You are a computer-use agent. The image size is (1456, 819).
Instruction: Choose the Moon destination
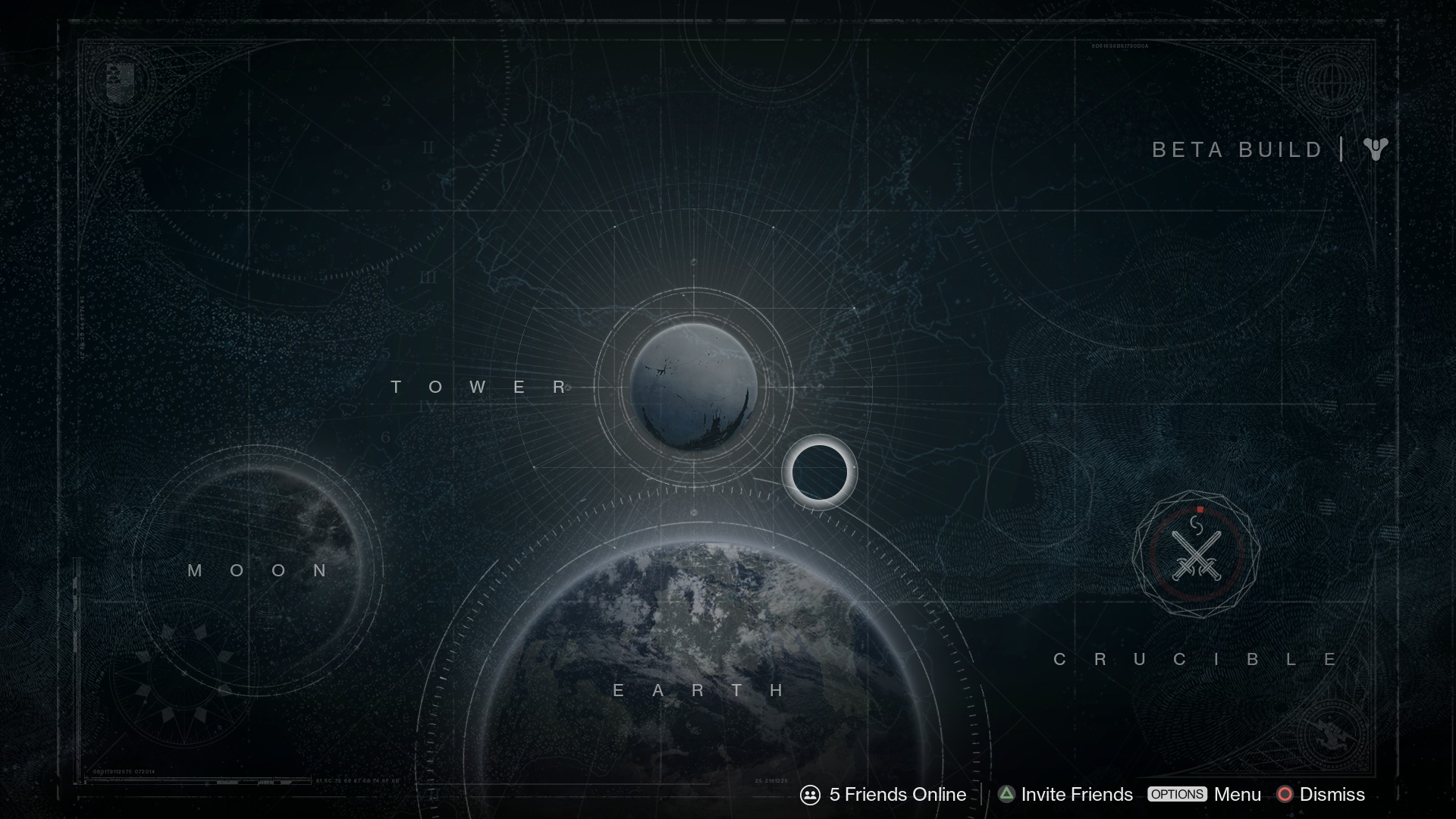(x=258, y=570)
